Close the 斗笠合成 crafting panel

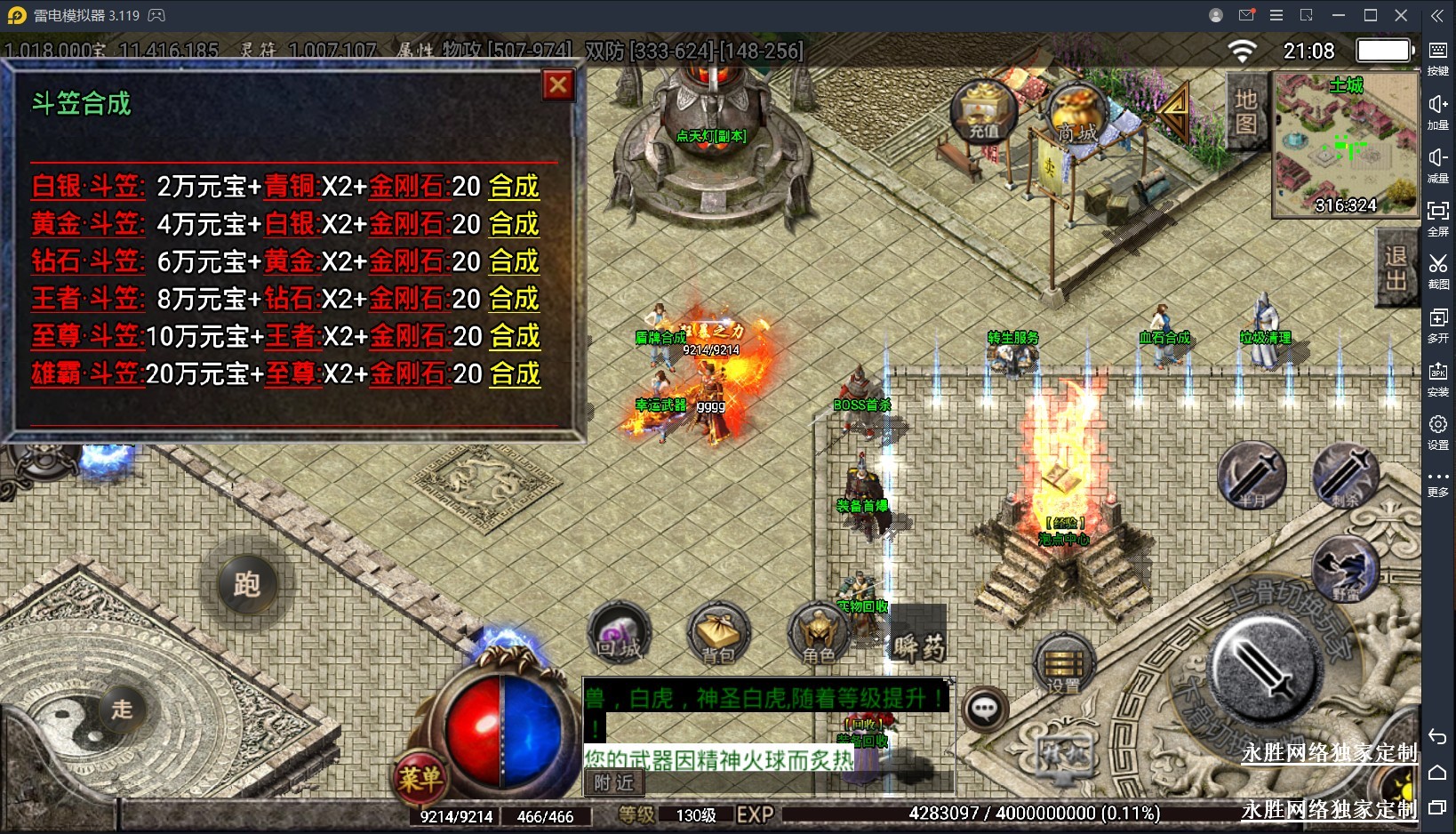pyautogui.click(x=558, y=85)
